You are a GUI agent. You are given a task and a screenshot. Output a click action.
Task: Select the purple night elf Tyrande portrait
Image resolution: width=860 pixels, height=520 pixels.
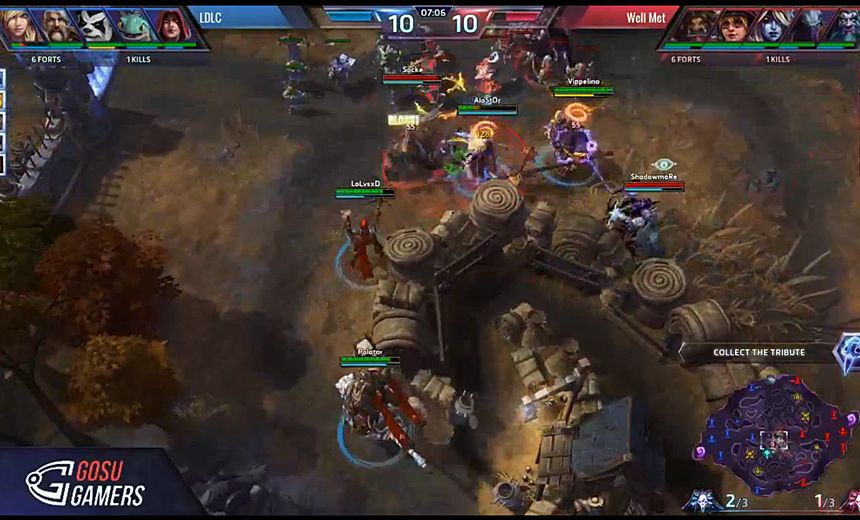[808, 27]
